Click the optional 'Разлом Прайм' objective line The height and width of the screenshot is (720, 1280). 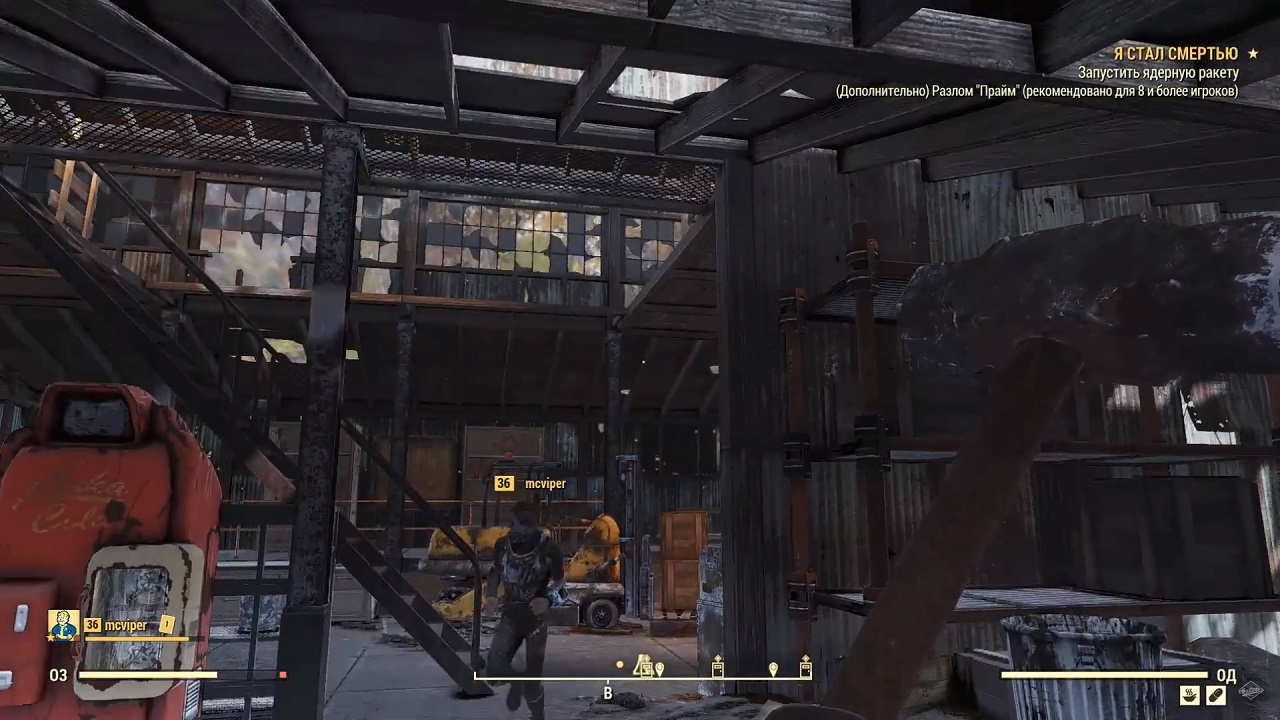coord(1037,91)
